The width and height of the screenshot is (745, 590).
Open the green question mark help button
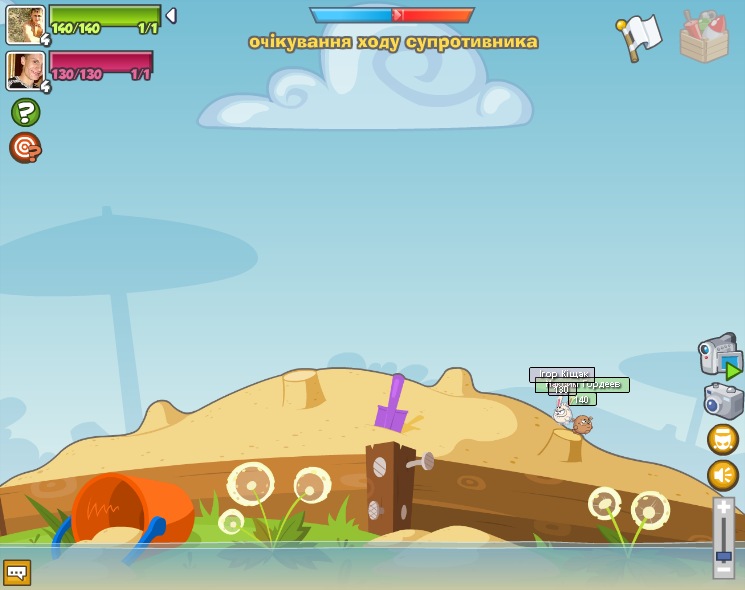tap(25, 112)
